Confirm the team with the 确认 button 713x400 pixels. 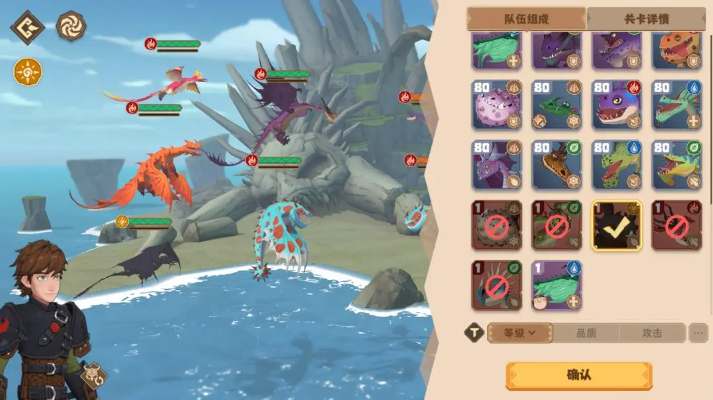pyautogui.click(x=578, y=375)
